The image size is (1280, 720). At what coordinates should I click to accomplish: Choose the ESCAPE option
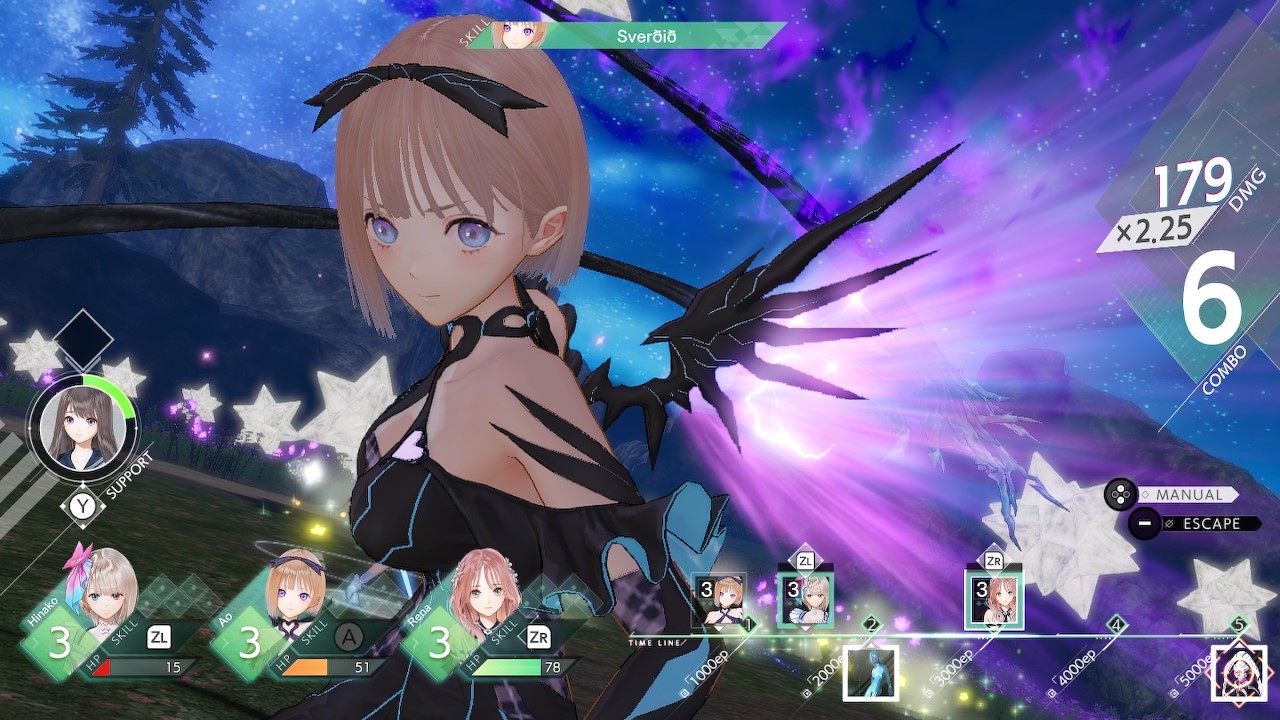1210,522
